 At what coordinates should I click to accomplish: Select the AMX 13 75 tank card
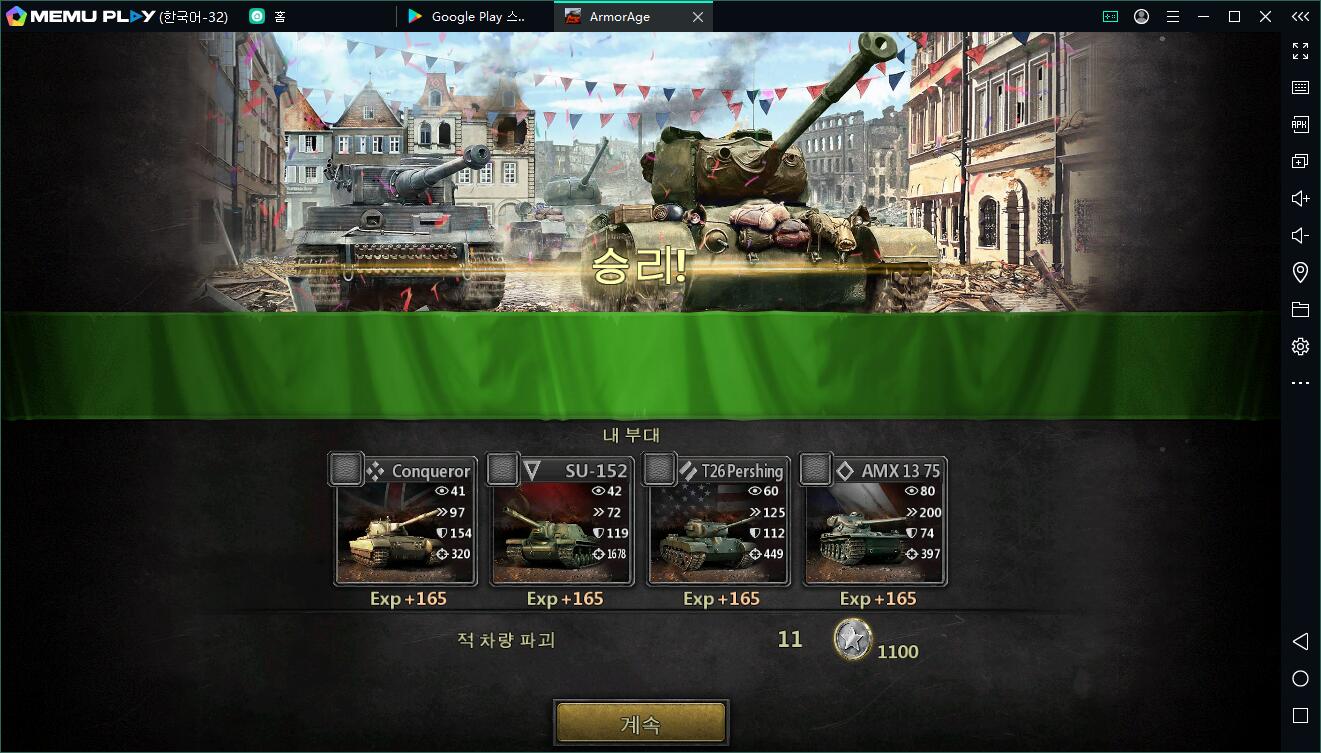873,522
